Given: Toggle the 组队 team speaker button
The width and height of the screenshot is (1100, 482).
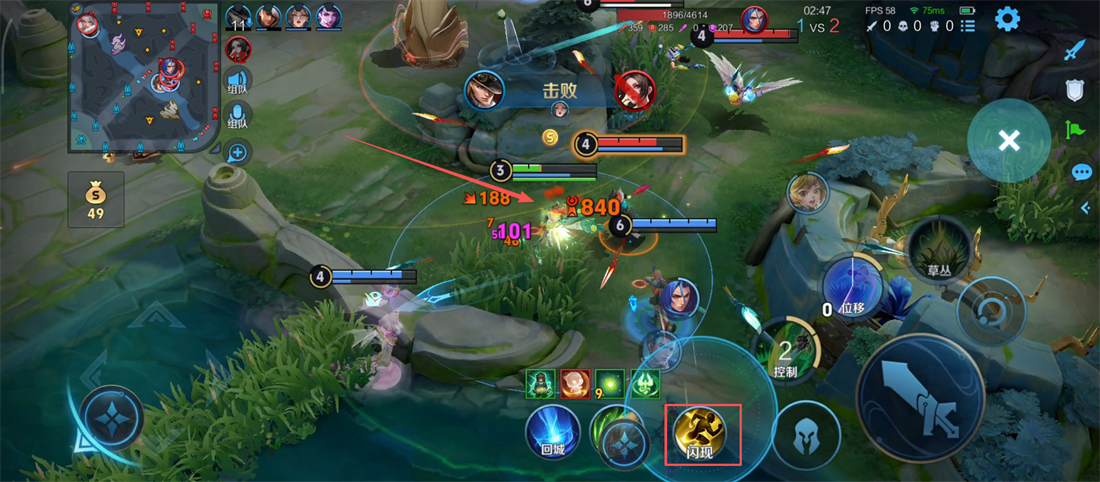Looking at the screenshot, I should (238, 84).
